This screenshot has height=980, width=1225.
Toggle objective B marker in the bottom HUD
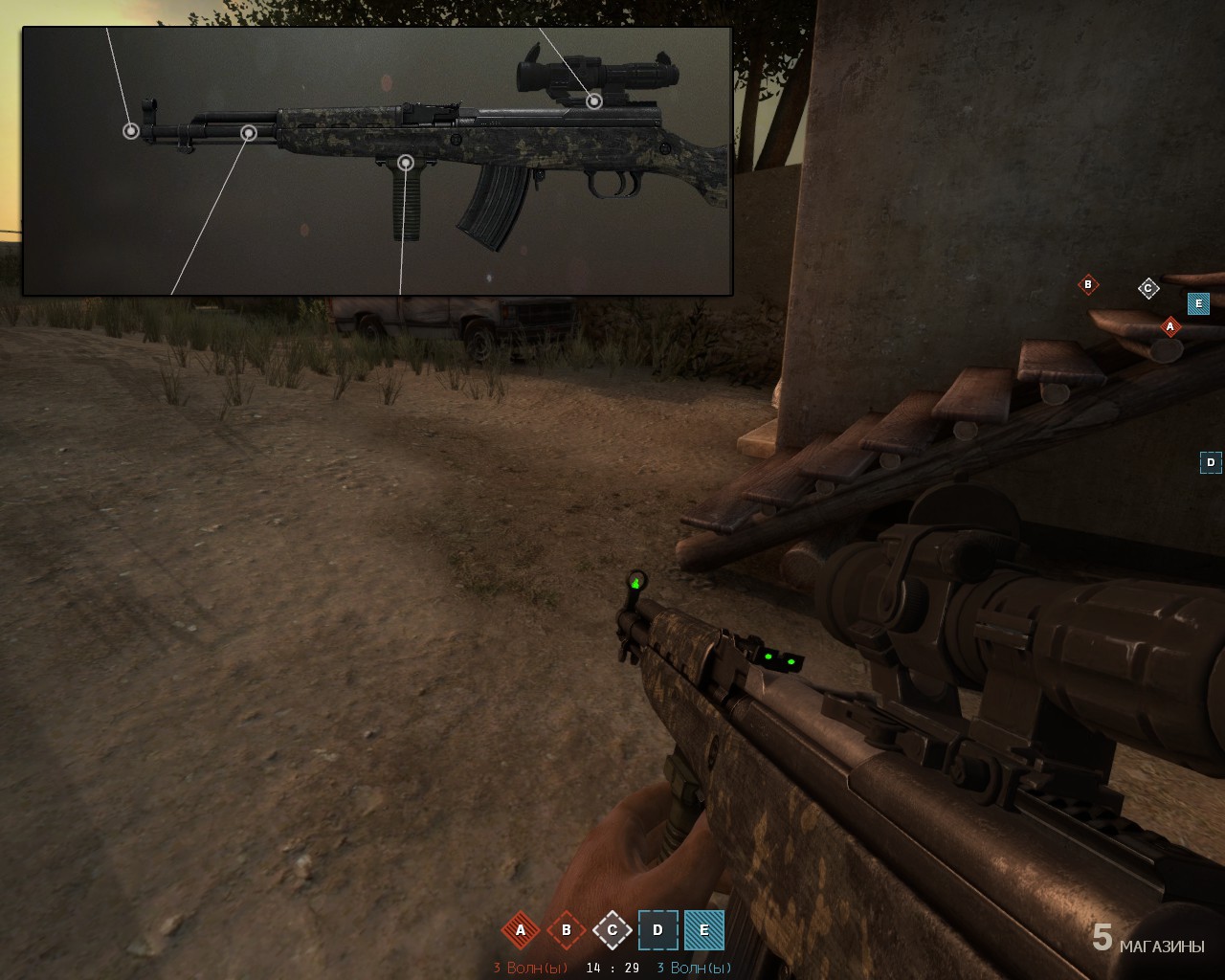567,929
